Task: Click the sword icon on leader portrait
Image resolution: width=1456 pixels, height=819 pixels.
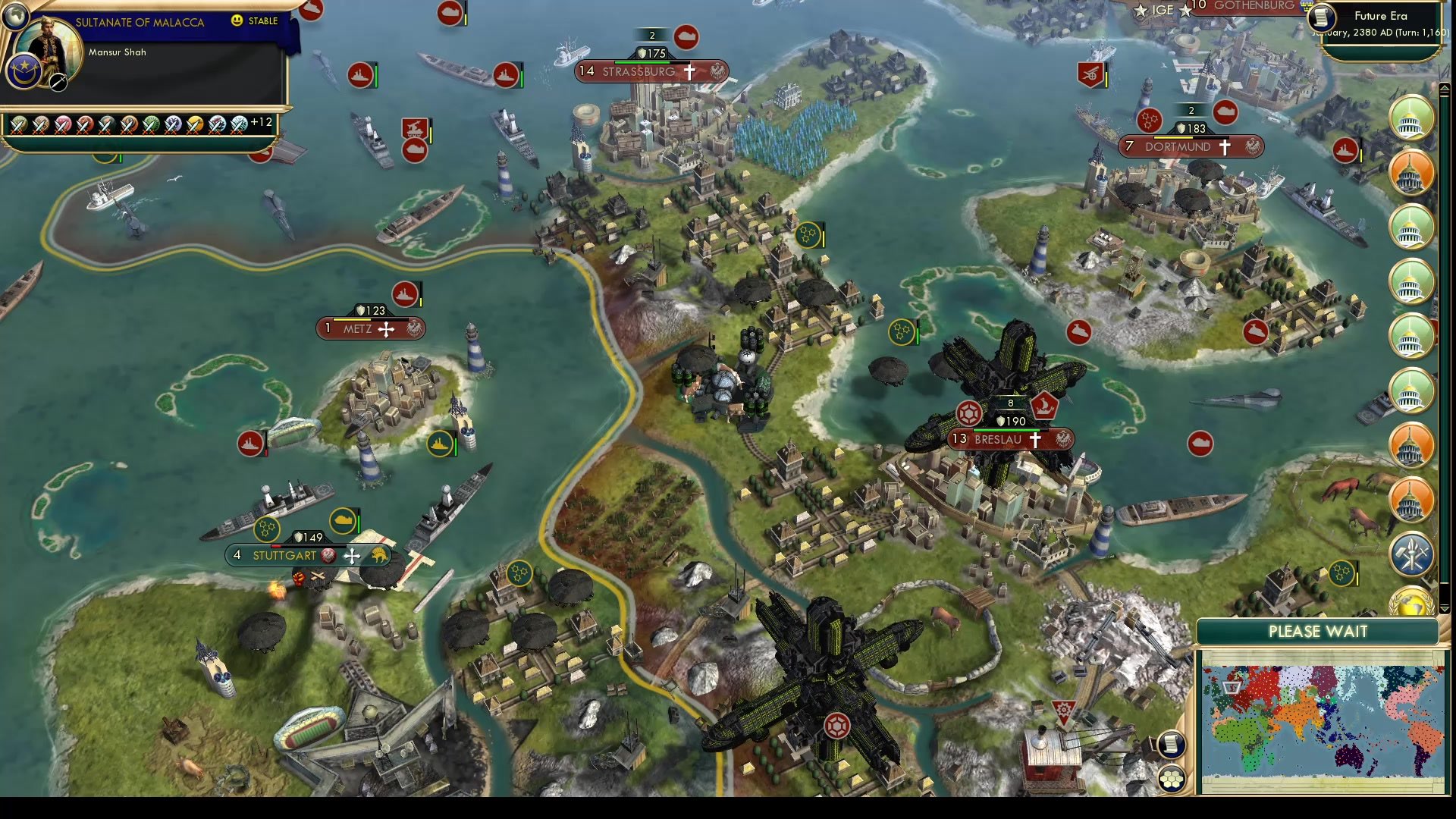Action: (x=58, y=83)
